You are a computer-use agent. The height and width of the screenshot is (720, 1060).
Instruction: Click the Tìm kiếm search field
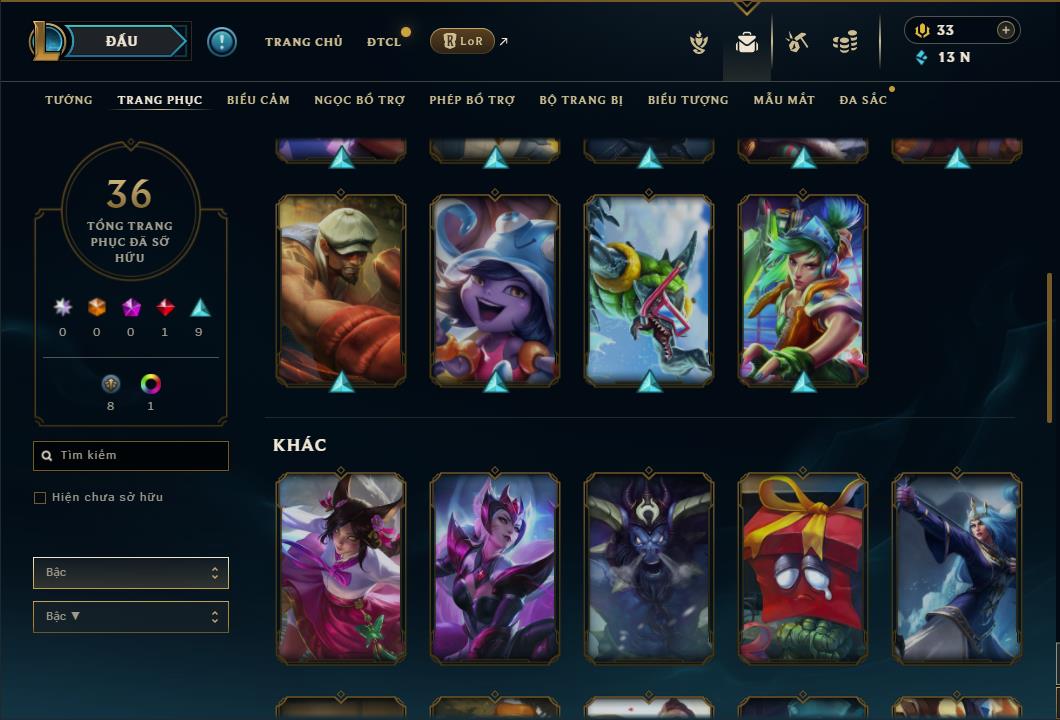(131, 456)
